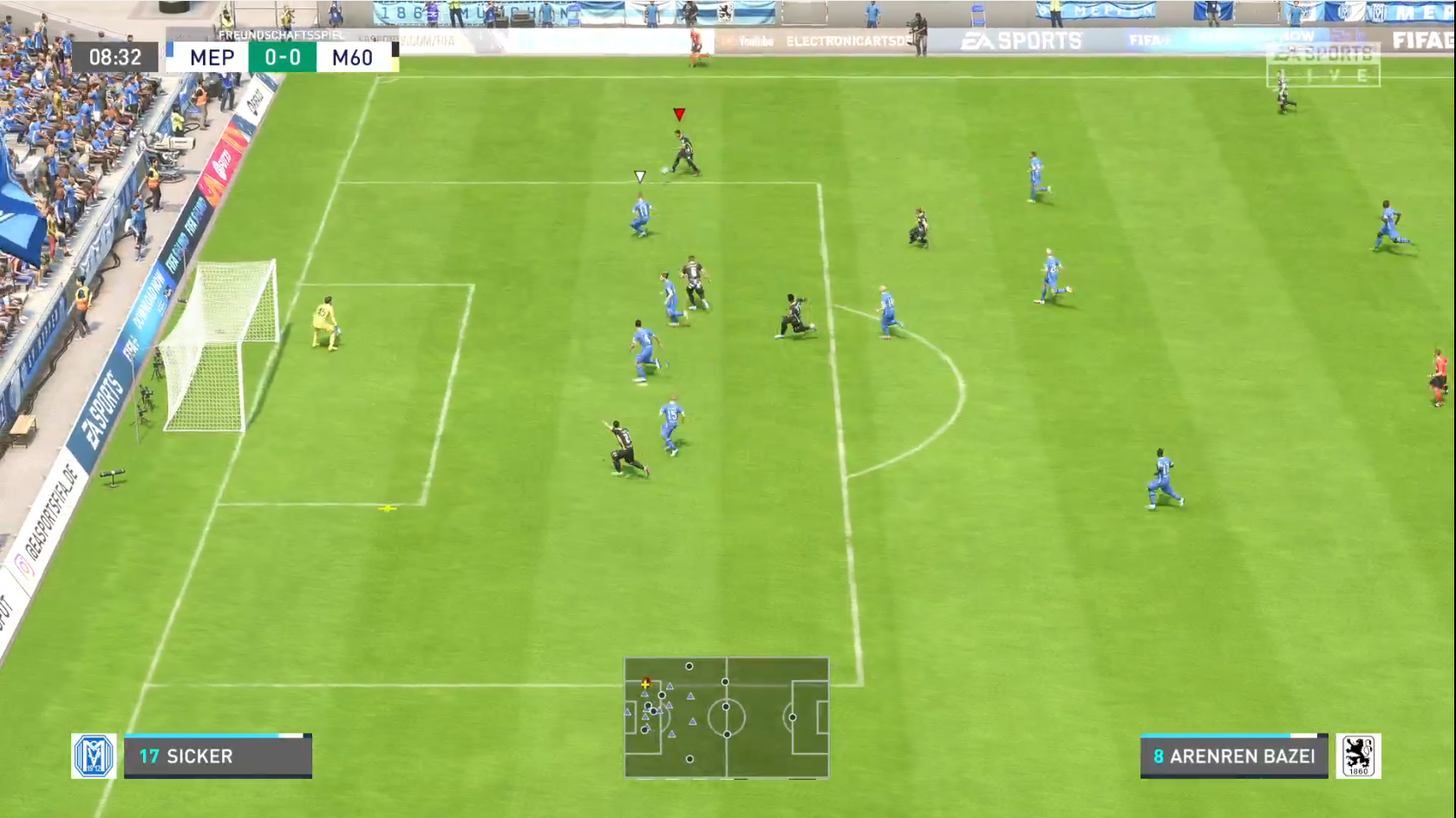Click the 17 Sicker player name panel
1456x818 pixels.
(x=218, y=756)
